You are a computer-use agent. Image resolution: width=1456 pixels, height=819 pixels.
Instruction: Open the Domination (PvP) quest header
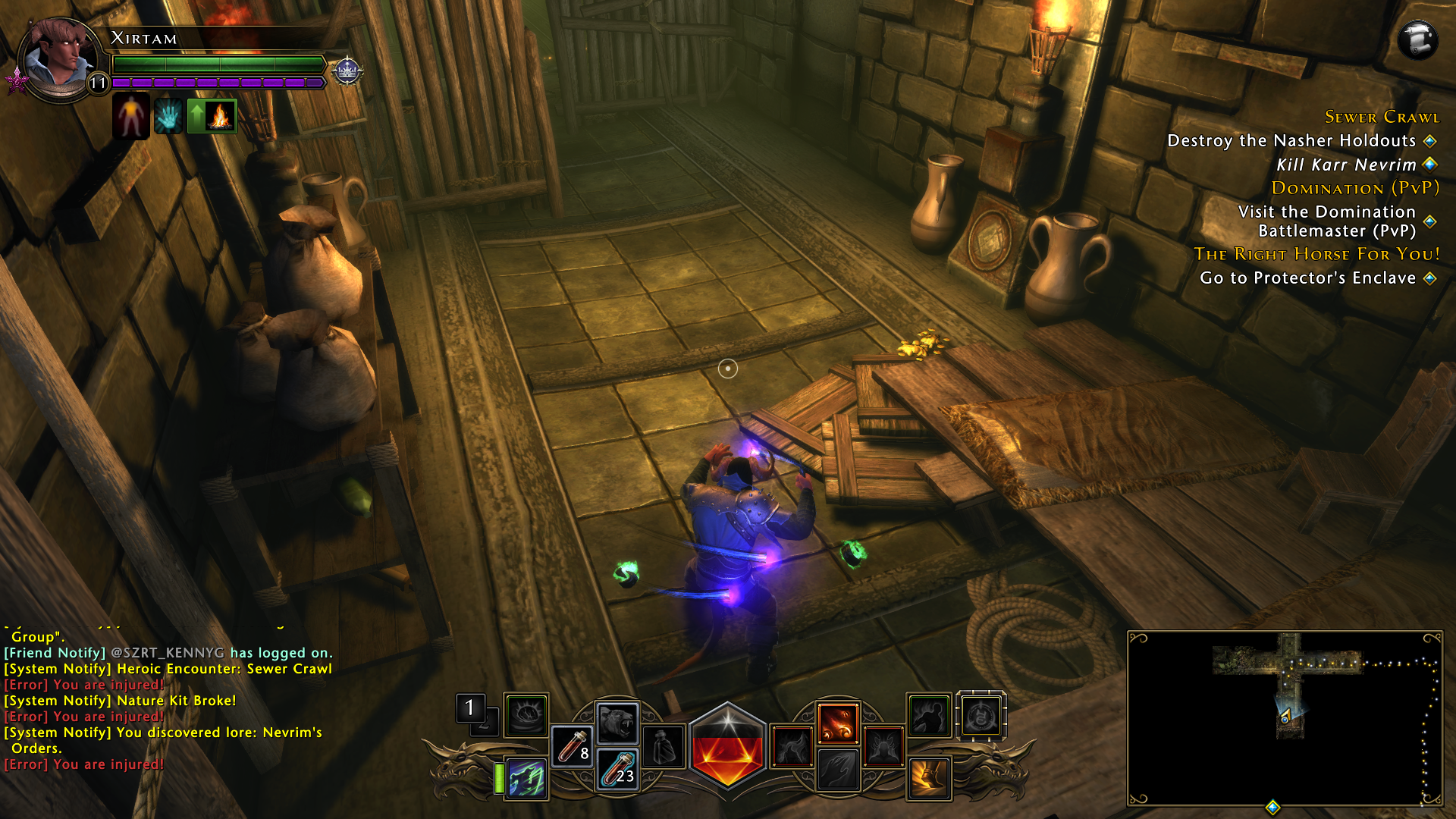click(1357, 189)
